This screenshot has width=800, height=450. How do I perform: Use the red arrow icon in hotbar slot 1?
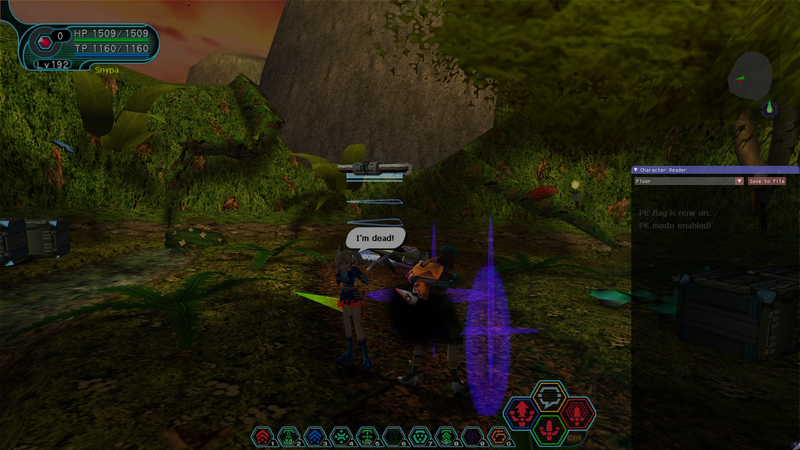pyautogui.click(x=262, y=437)
